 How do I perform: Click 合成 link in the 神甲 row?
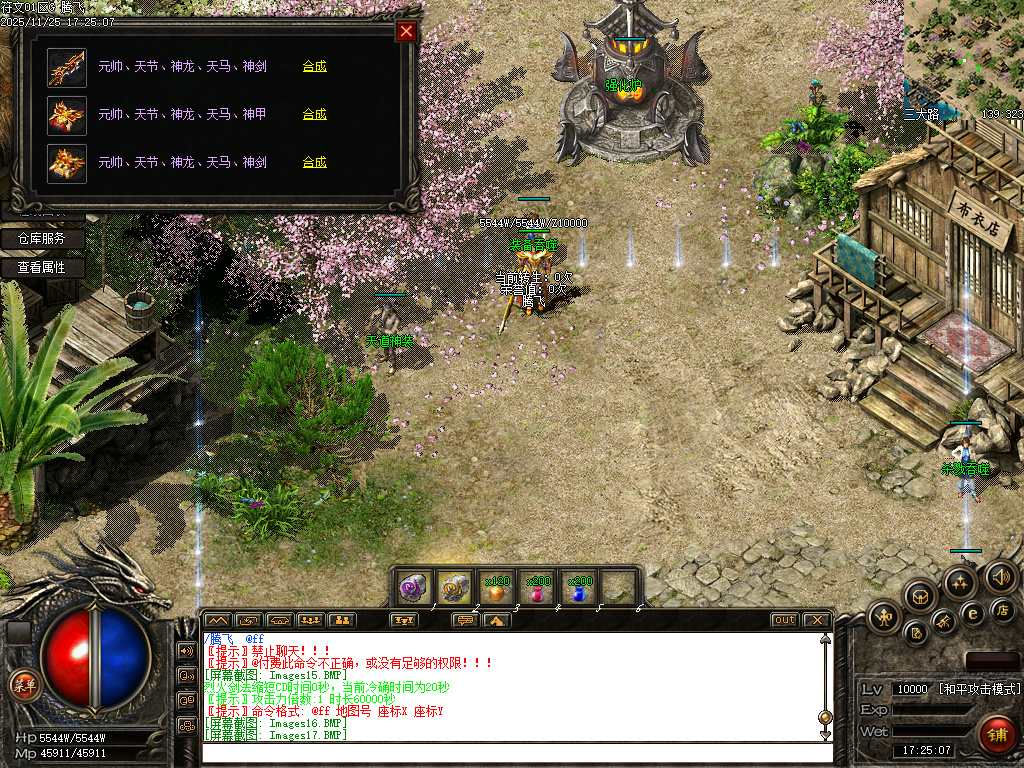(x=314, y=114)
